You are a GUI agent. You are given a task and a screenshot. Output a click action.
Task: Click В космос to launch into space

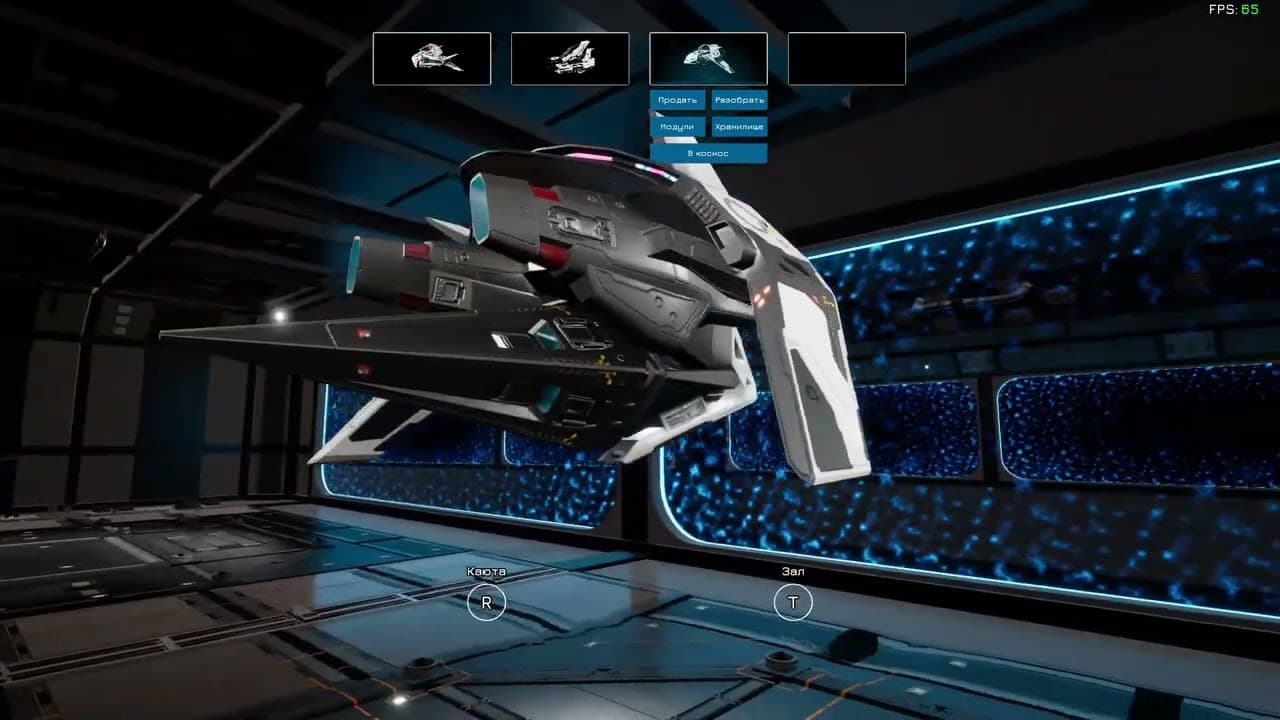coord(710,153)
